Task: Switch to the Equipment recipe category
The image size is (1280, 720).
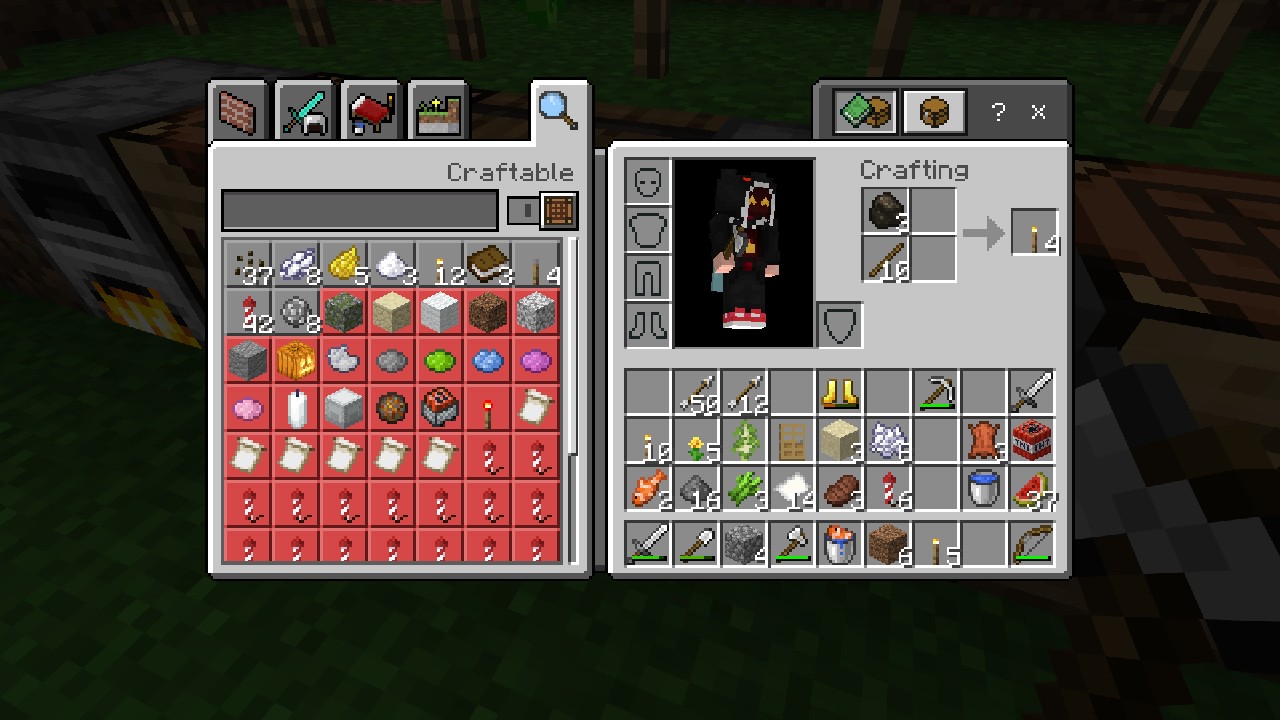Action: pyautogui.click(x=303, y=110)
